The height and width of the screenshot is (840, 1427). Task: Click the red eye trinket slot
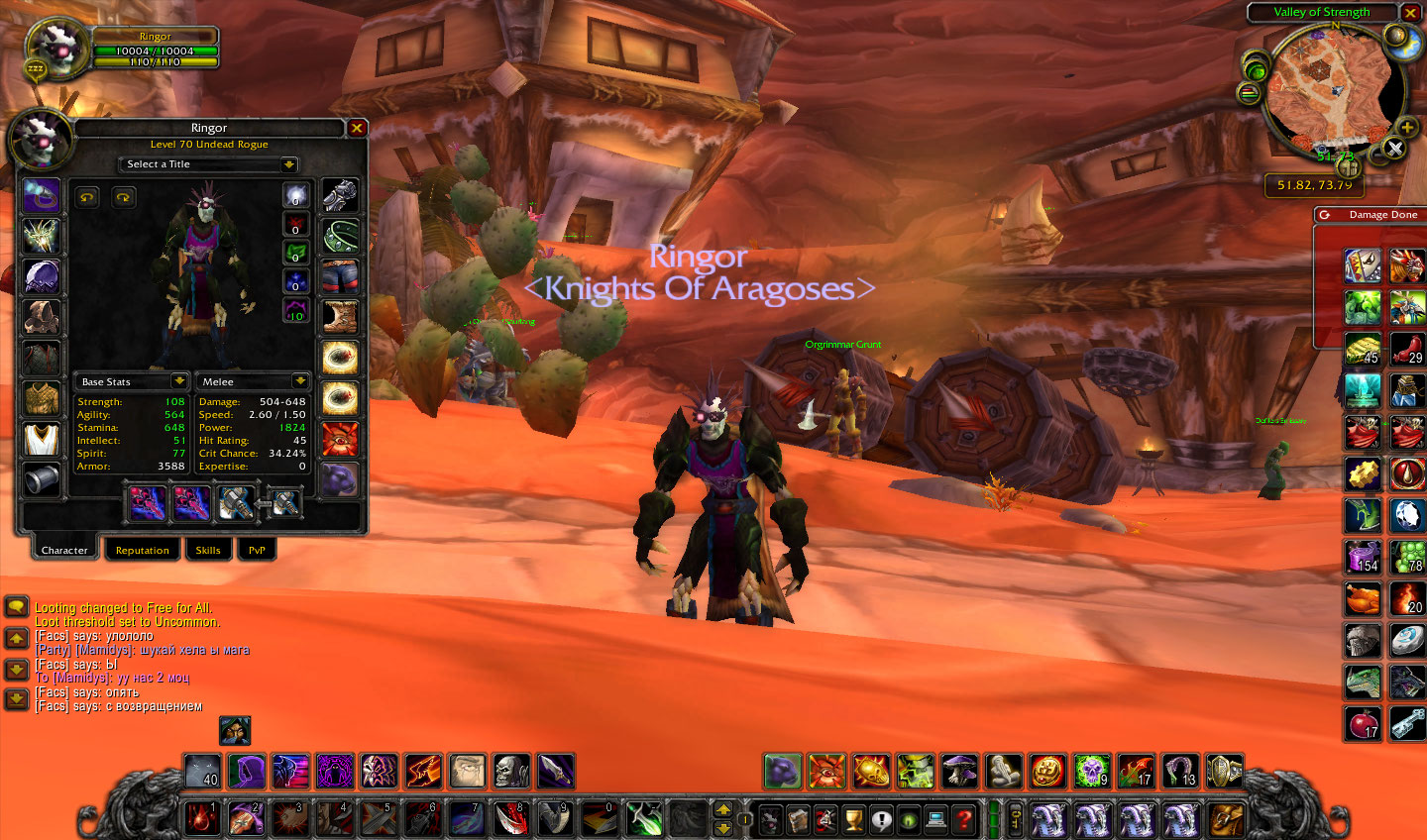click(339, 439)
